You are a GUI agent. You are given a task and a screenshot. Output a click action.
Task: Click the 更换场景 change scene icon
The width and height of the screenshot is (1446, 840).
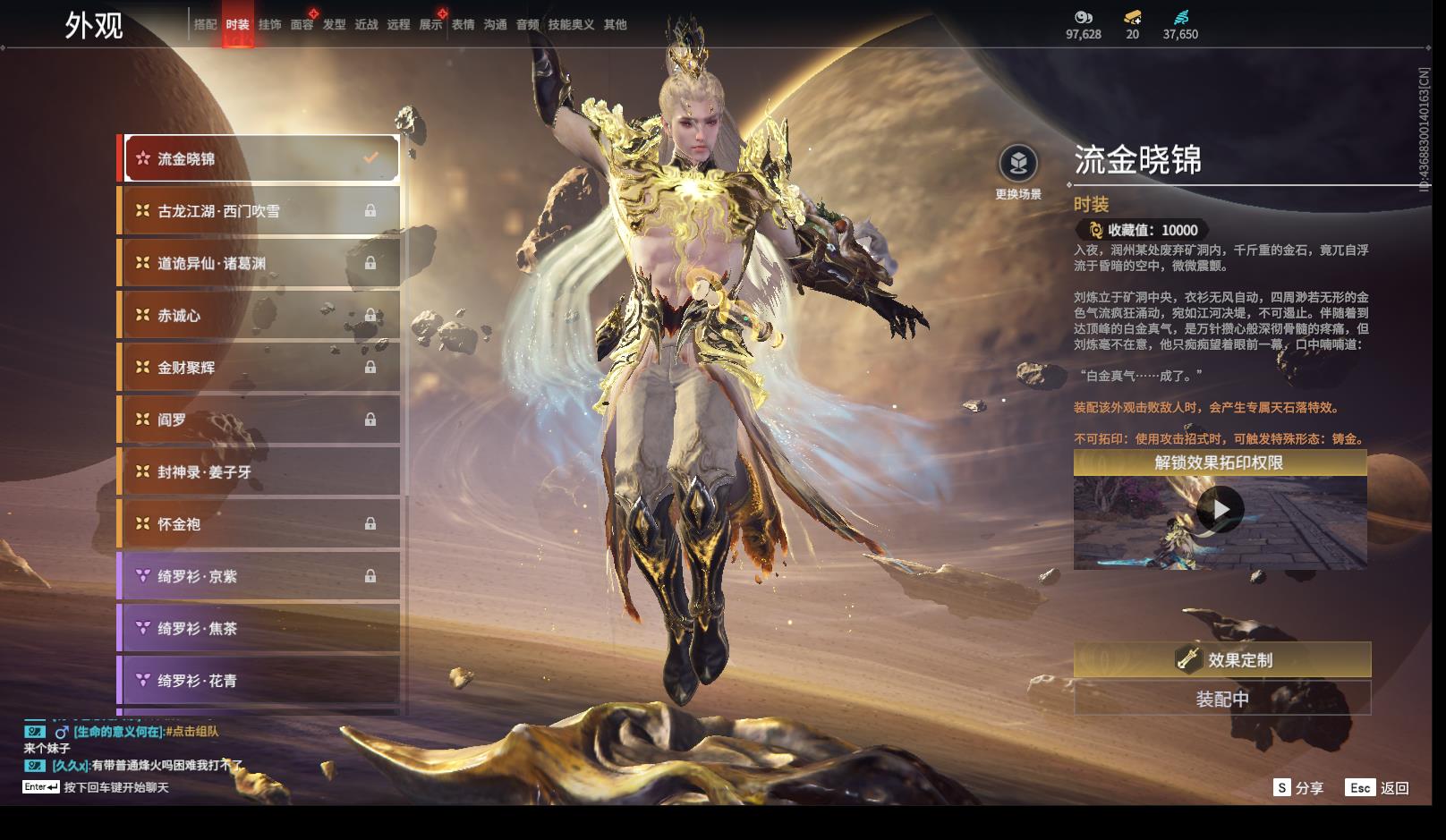click(x=1018, y=164)
